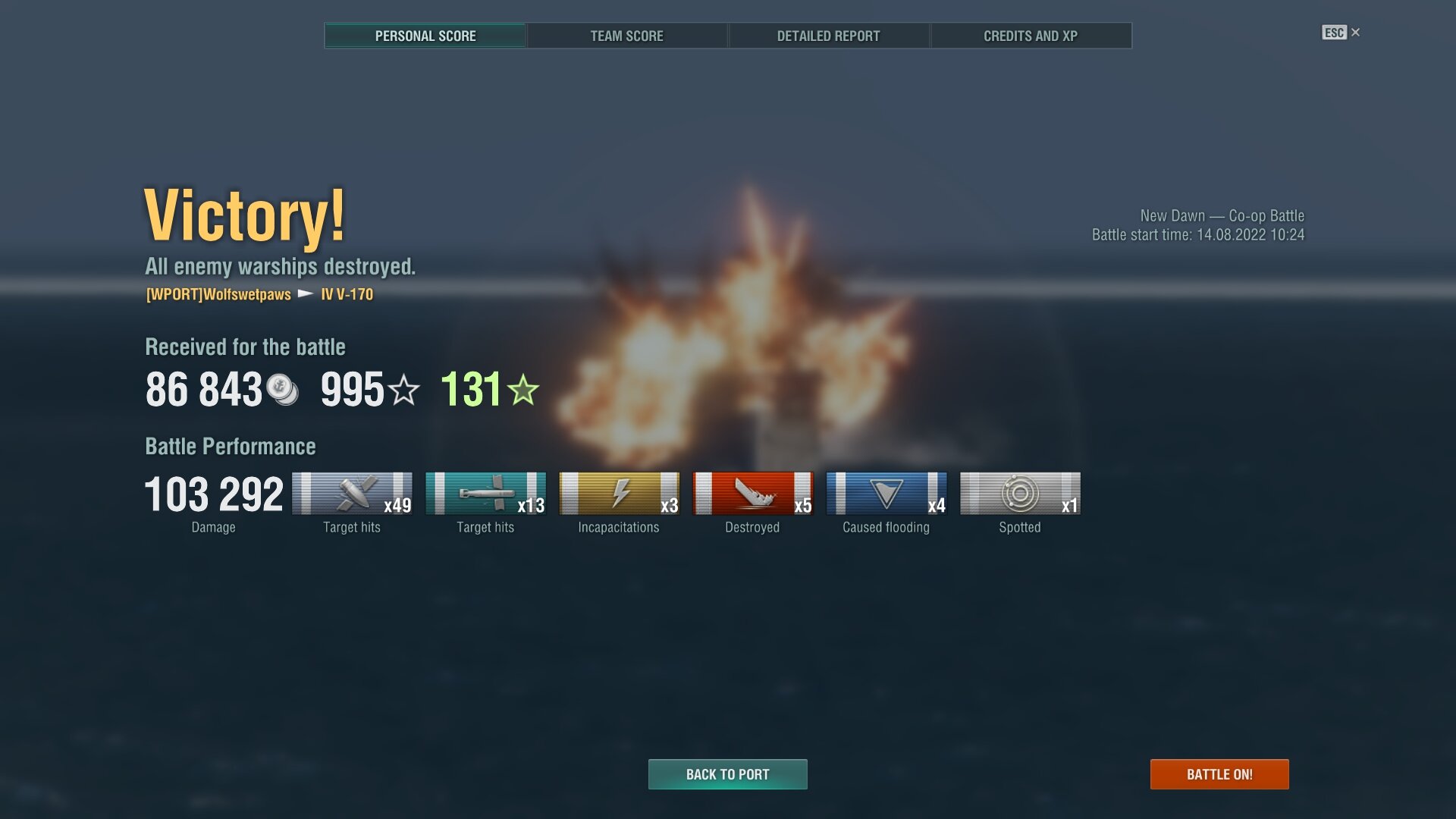This screenshot has height=819, width=1456.
Task: Choose the red Destroyed x5 ribbon
Action: coord(753,494)
